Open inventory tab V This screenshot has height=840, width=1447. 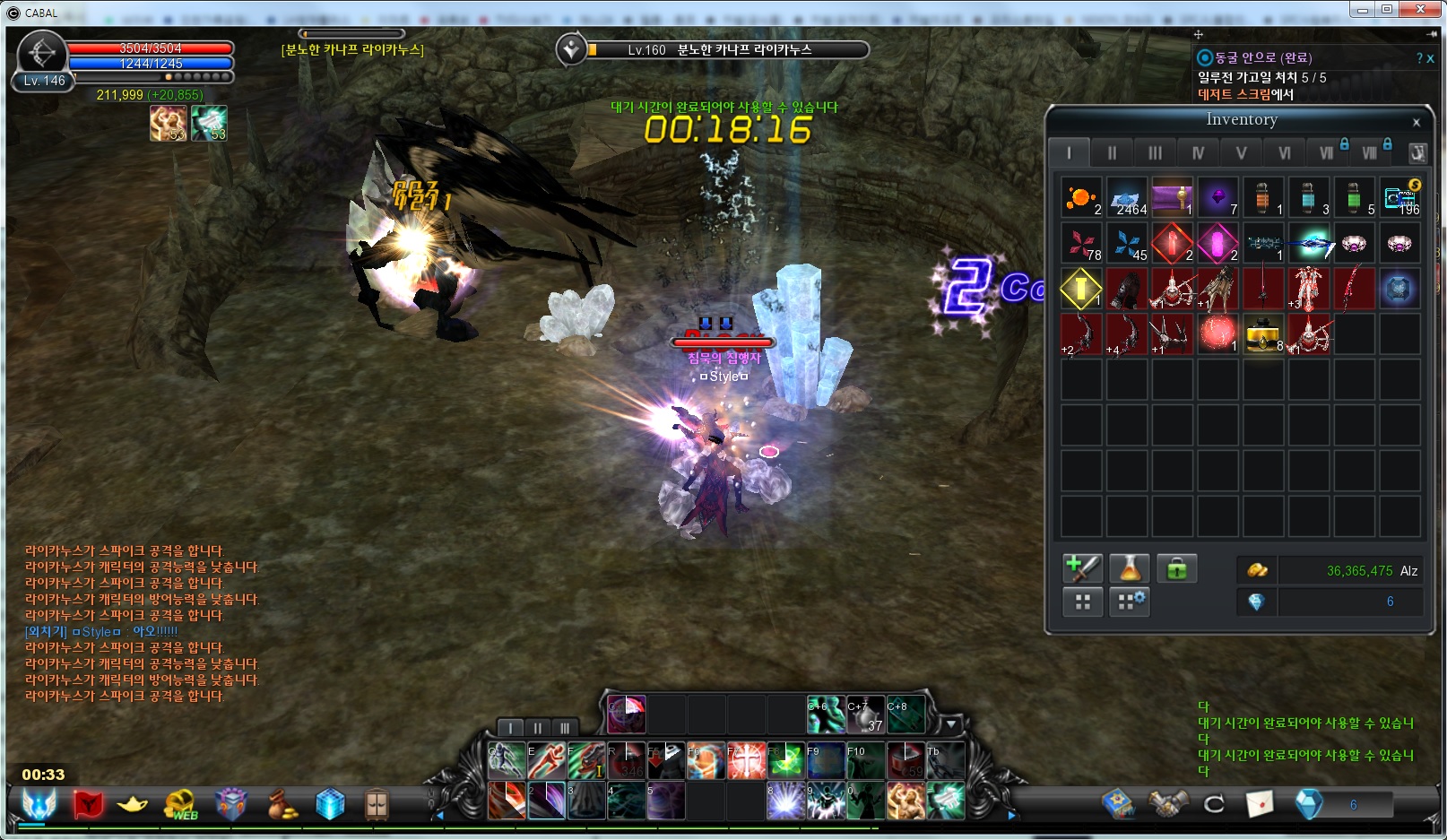[1241, 153]
